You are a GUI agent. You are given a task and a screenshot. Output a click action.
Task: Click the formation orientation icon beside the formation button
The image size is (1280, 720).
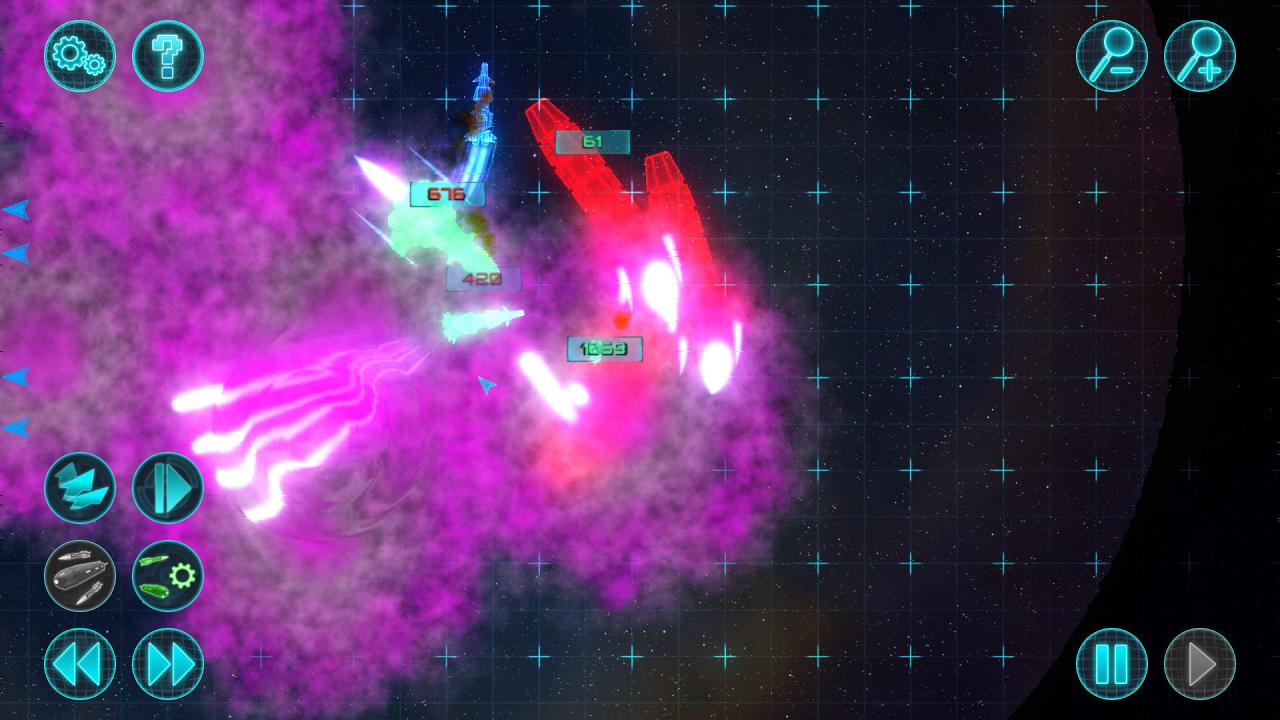(168, 487)
